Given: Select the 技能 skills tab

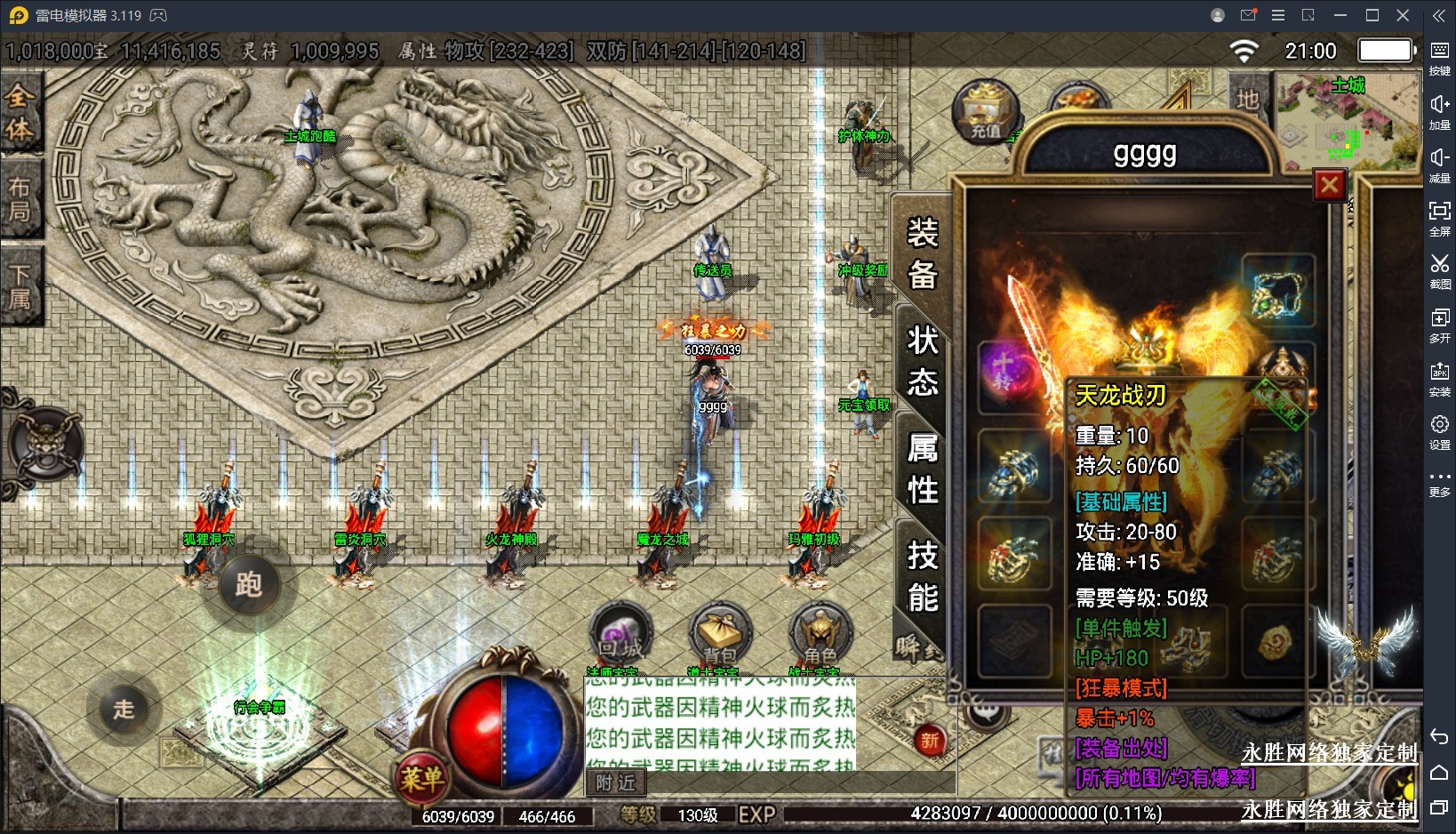Looking at the screenshot, I should click(922, 576).
